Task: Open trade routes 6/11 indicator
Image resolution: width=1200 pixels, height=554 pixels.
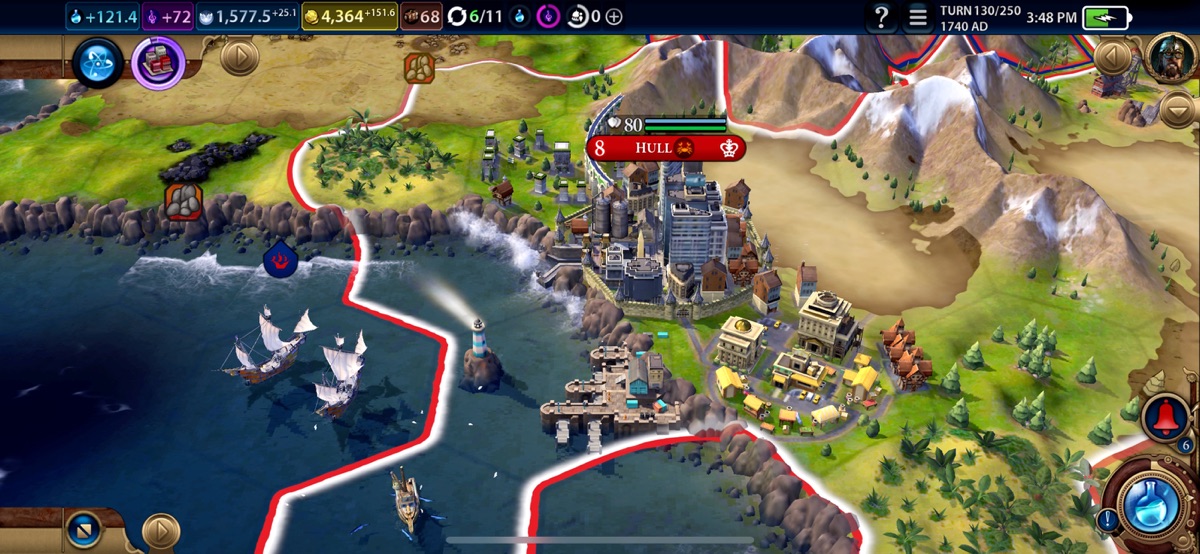Action: coord(476,16)
